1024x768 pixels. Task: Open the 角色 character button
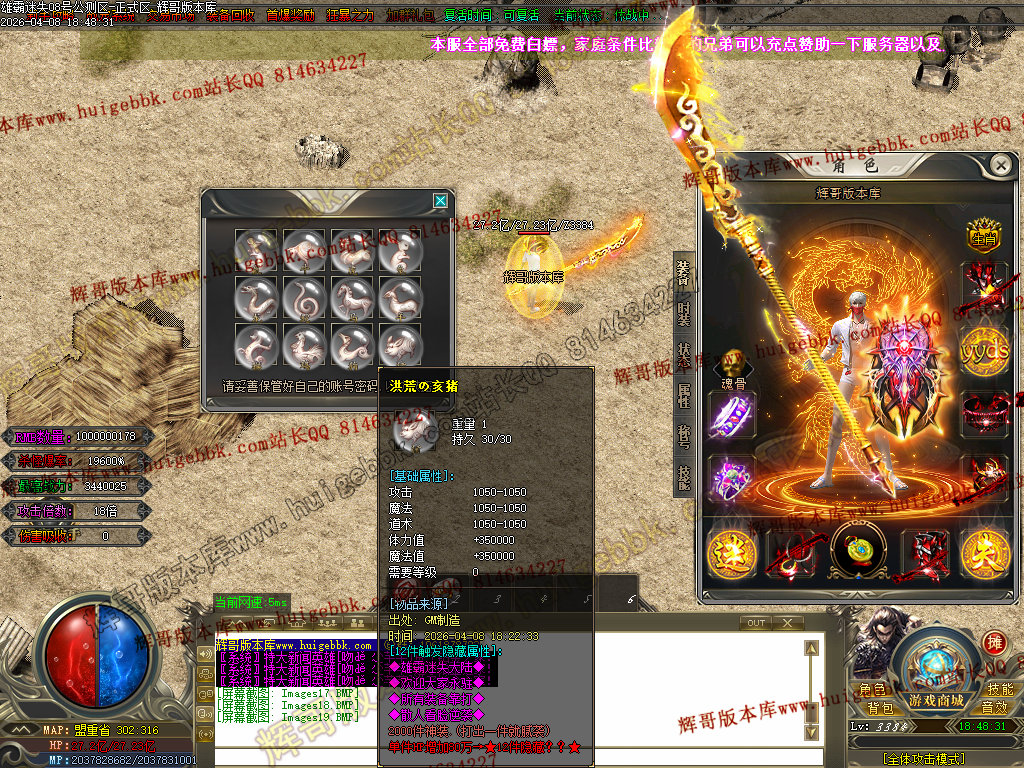[x=872, y=690]
